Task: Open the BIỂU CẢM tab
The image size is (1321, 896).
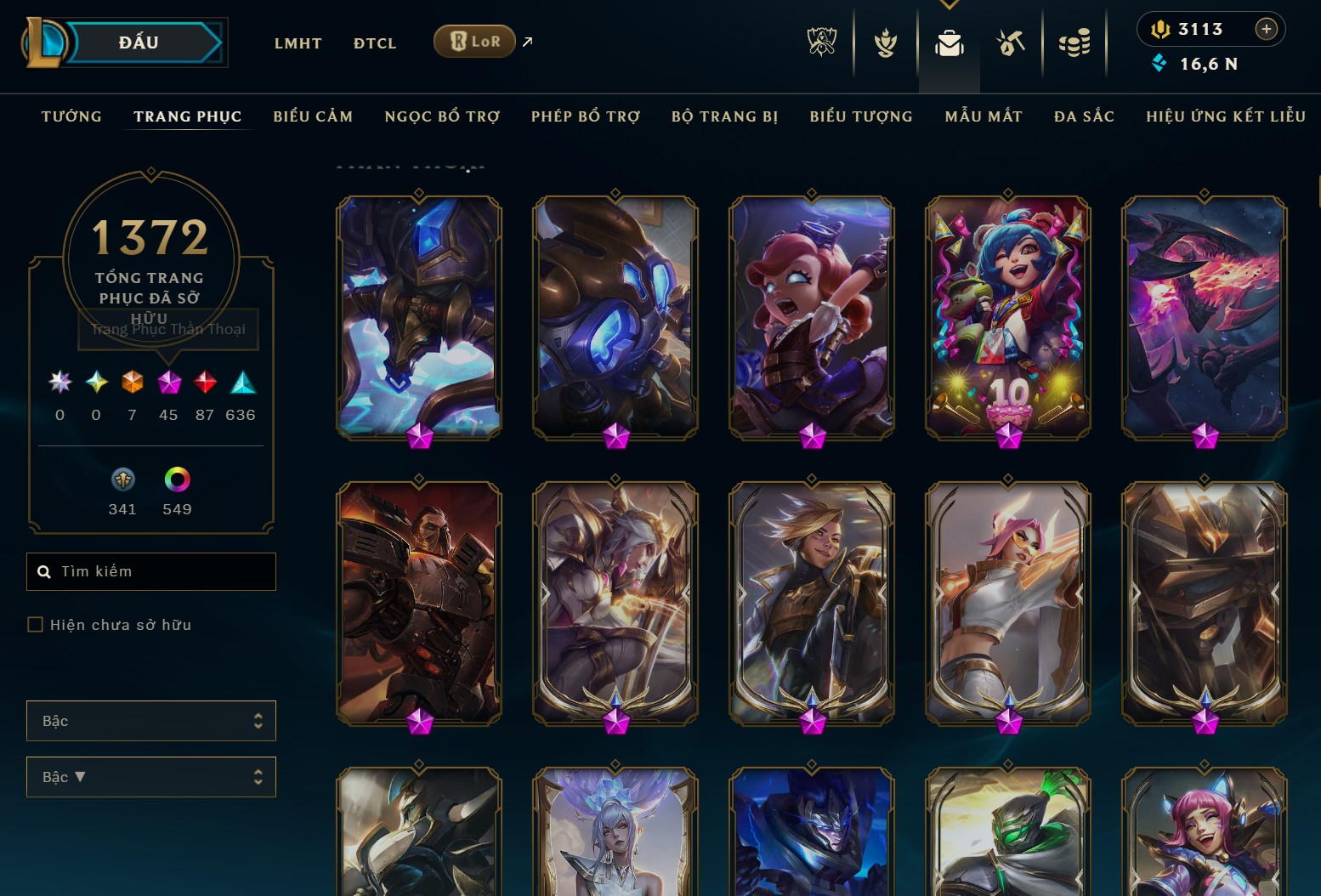Action: coord(313,116)
